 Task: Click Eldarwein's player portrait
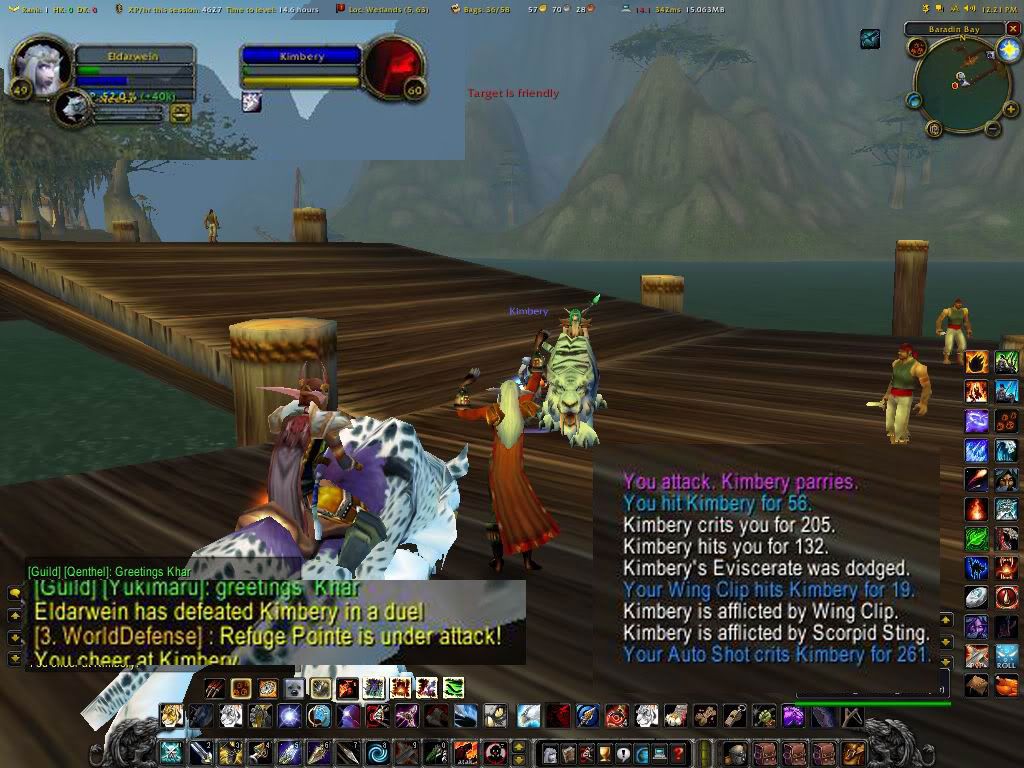[40, 66]
